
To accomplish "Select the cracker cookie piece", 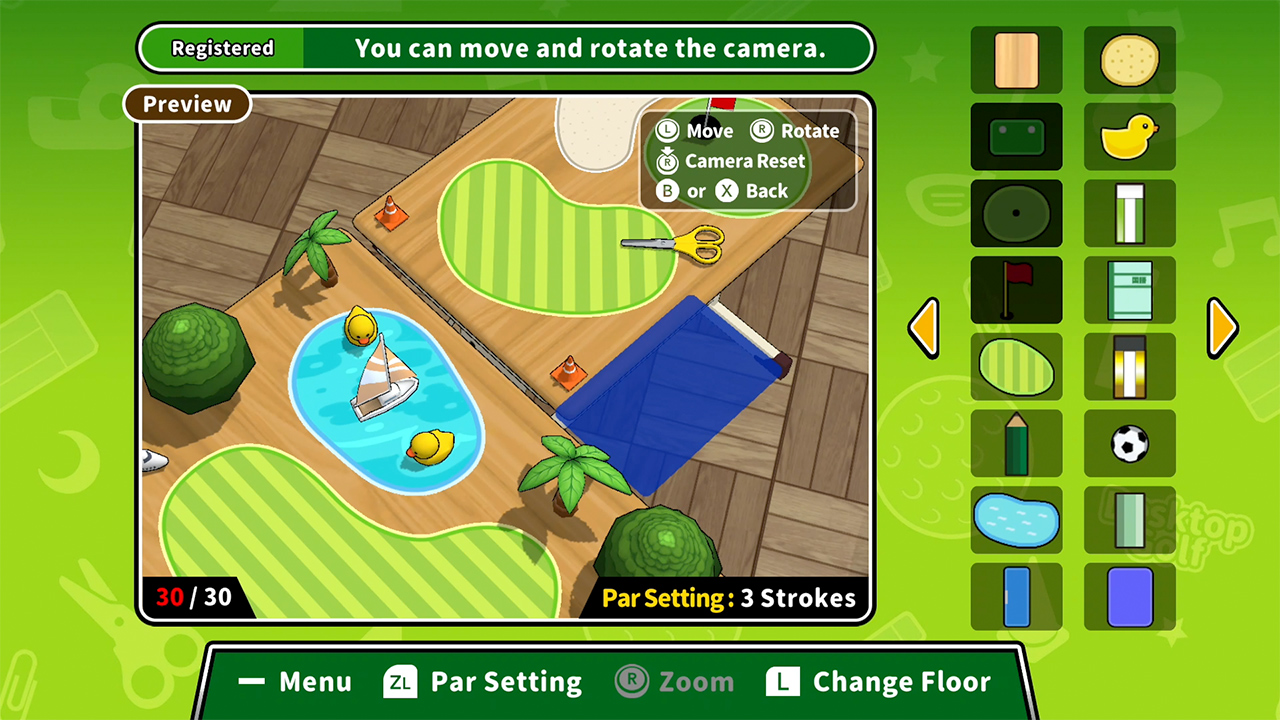I will pos(1129,60).
